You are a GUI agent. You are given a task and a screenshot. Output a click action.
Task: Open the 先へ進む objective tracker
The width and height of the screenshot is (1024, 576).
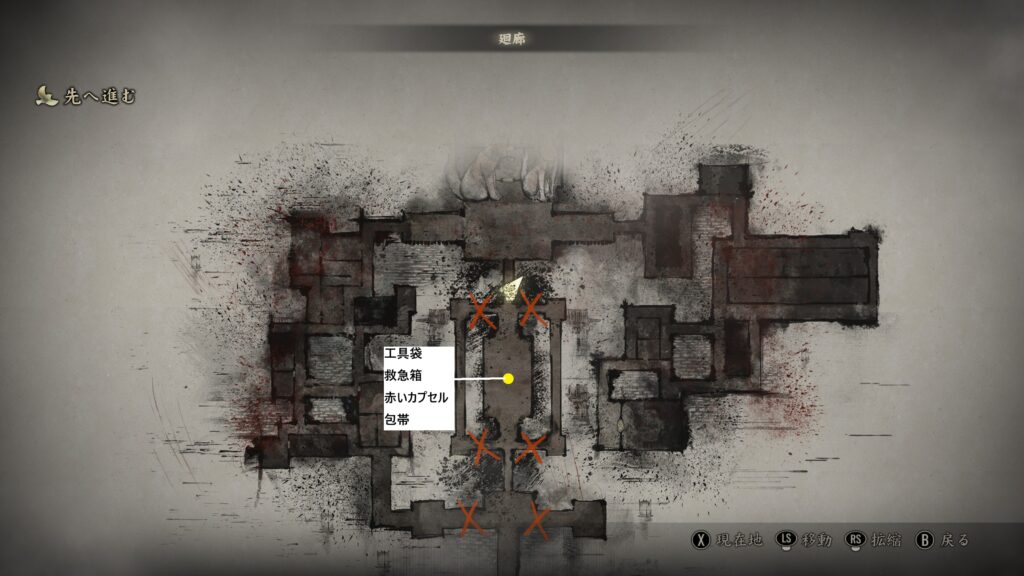[x=86, y=96]
